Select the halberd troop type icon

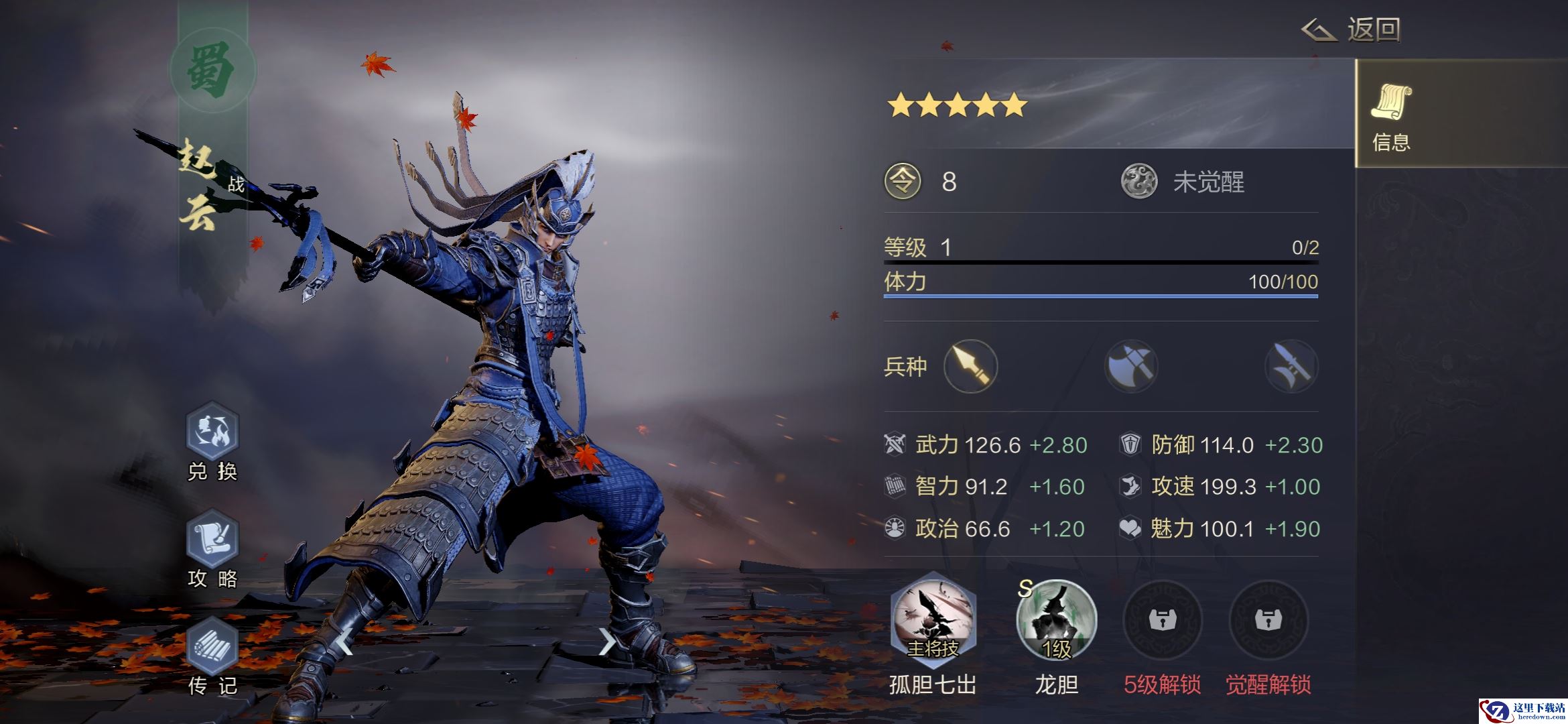point(1291,366)
